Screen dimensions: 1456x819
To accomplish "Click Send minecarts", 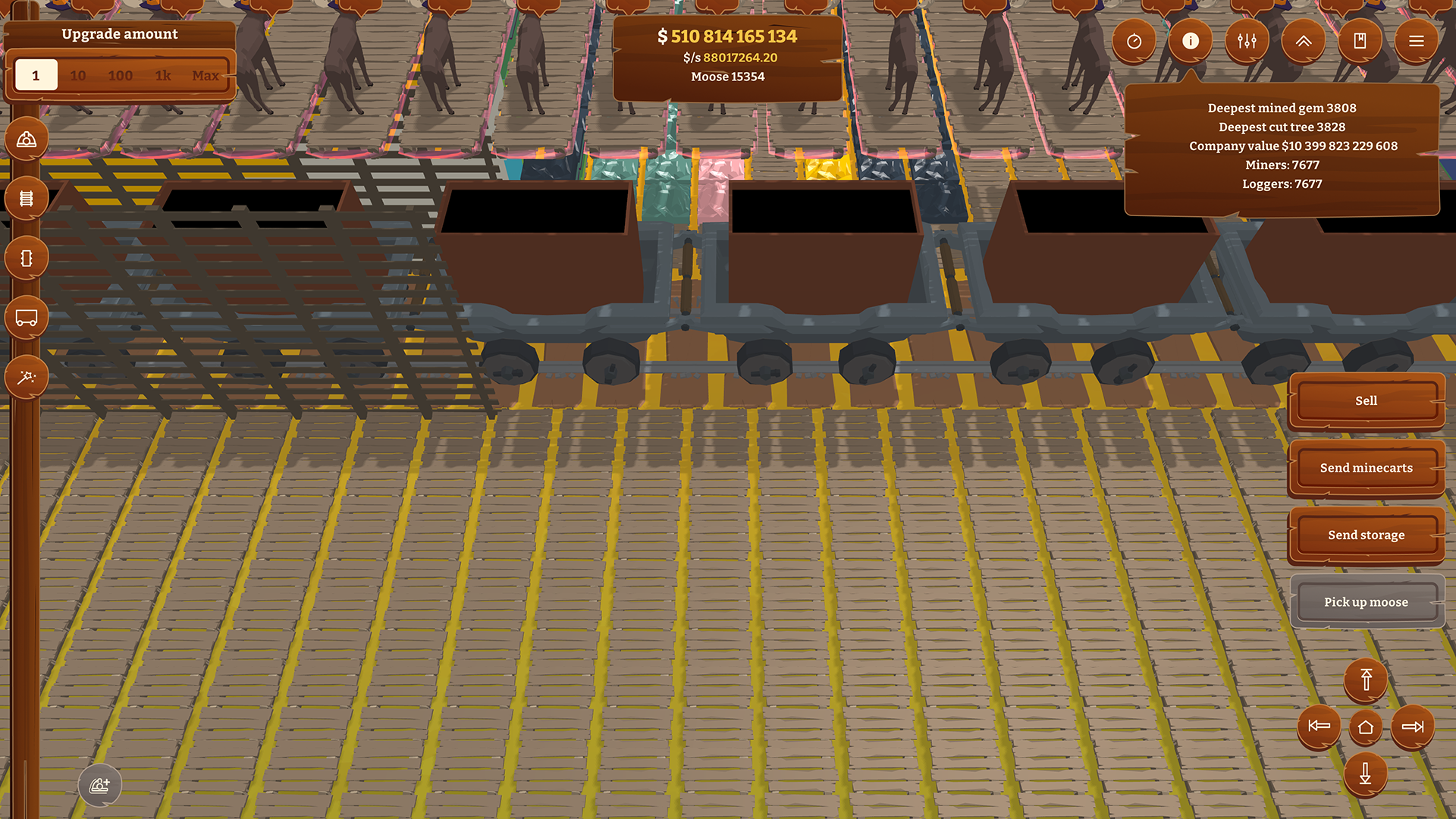I will tap(1366, 468).
